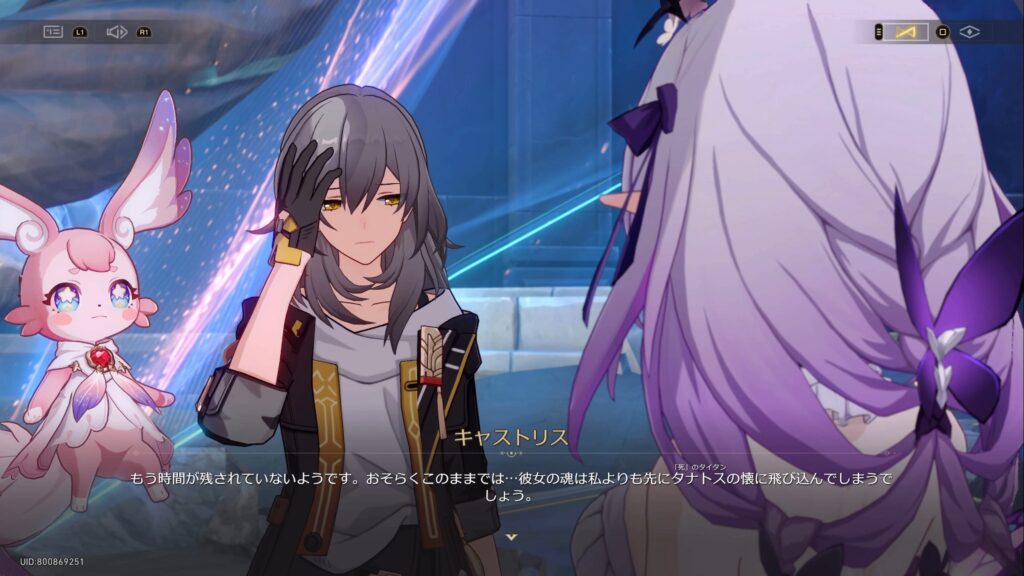This screenshot has width=1024, height=576.
Task: Toggle the voice speaker icon
Action: click(116, 32)
